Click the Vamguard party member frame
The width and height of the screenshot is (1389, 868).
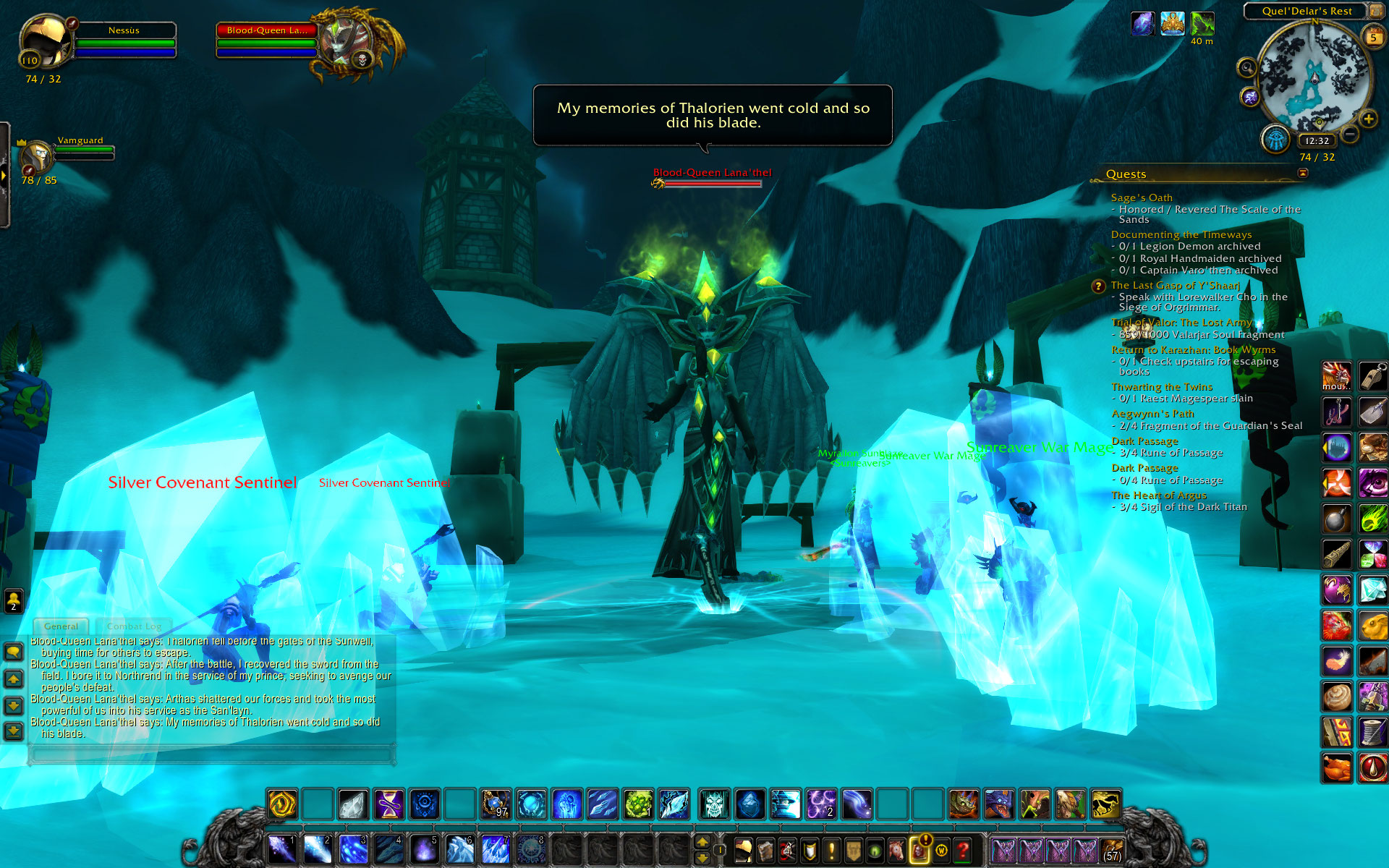pyautogui.click(x=38, y=155)
